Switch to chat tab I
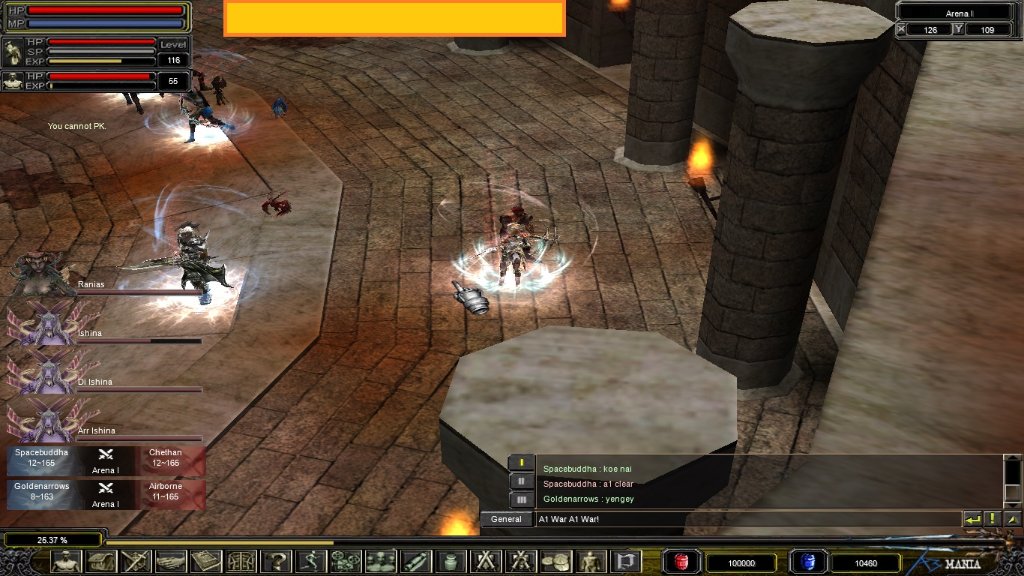The height and width of the screenshot is (576, 1024). [x=520, y=463]
